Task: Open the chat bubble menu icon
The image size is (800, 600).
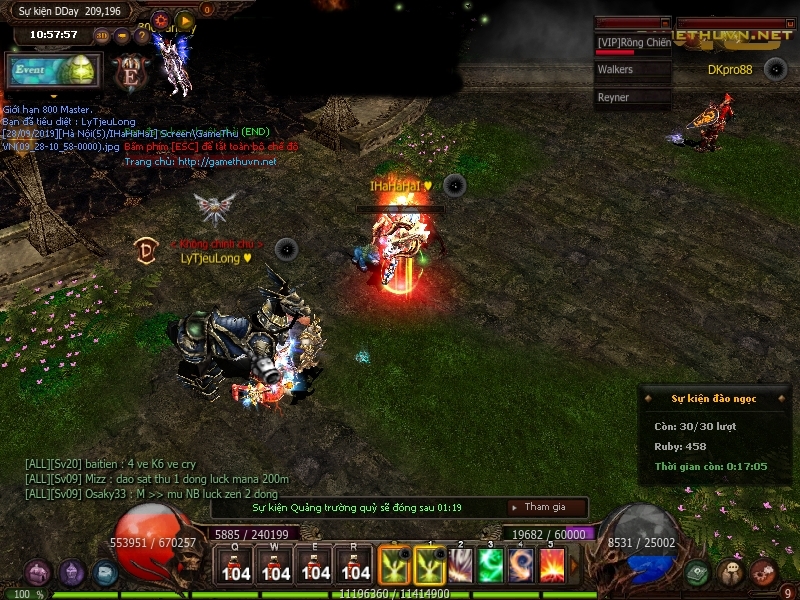Action: point(732,572)
